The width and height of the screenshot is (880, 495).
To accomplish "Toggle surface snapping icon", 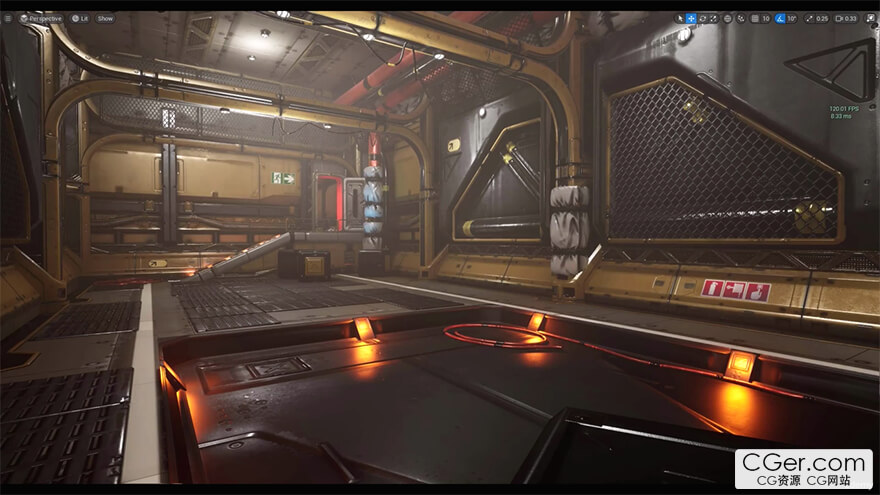I will [x=740, y=18].
